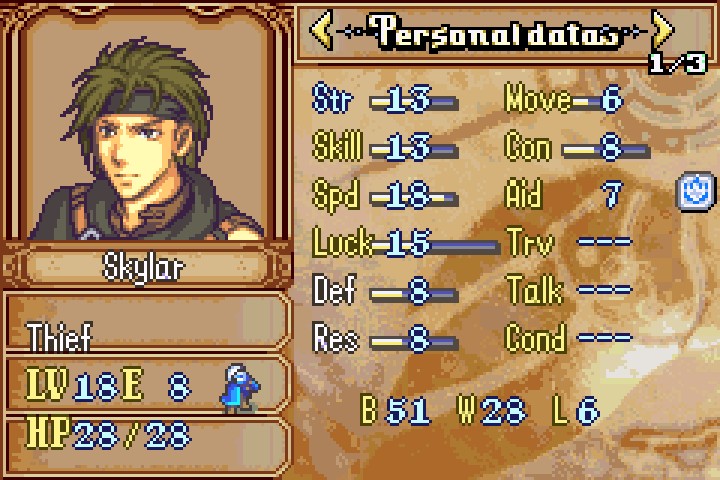Click the left arrow beside Personal data
This screenshot has height=480, width=720.
click(x=322, y=31)
